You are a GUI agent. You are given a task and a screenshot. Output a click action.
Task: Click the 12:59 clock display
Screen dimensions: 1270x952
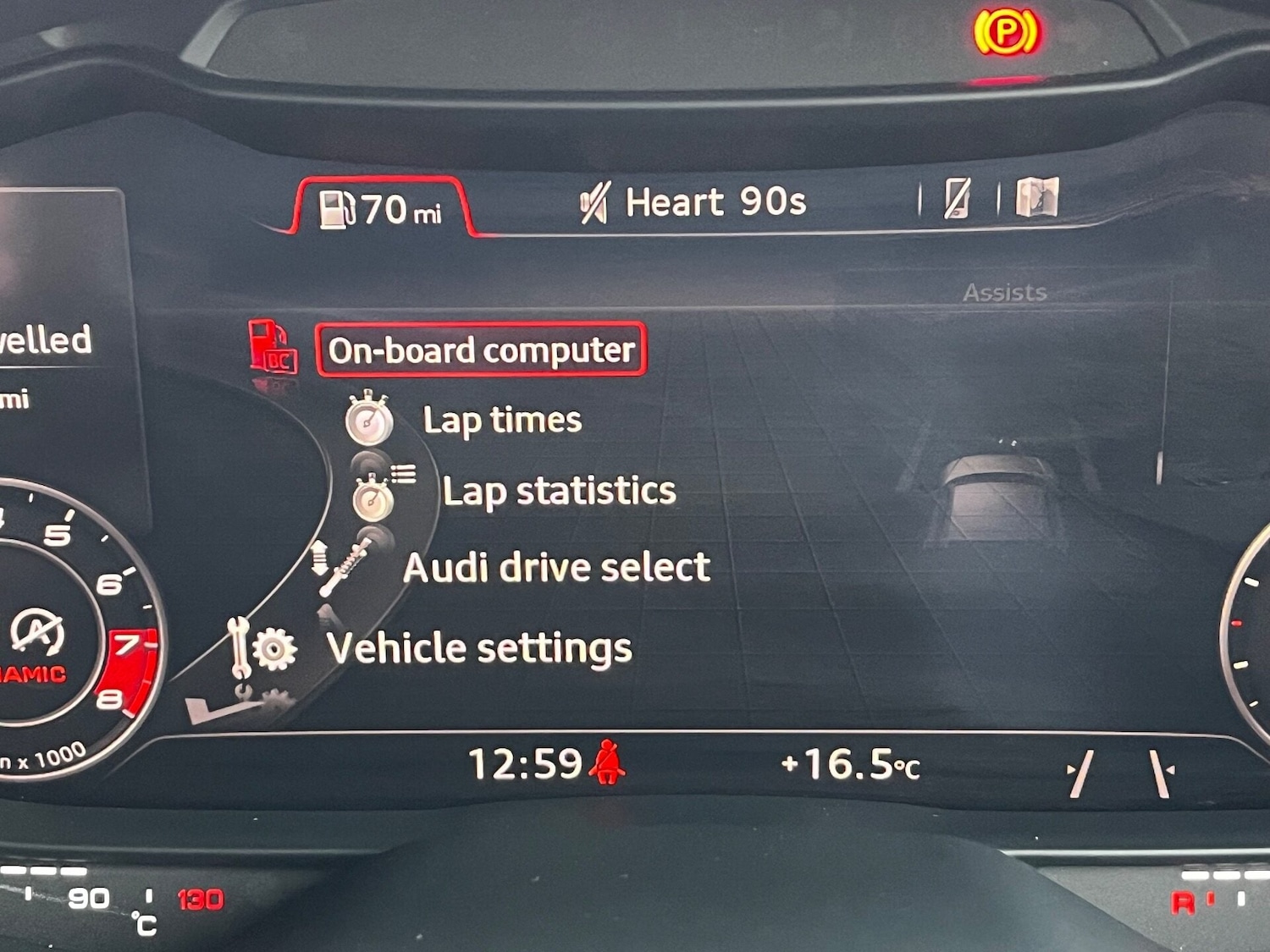pos(527,762)
